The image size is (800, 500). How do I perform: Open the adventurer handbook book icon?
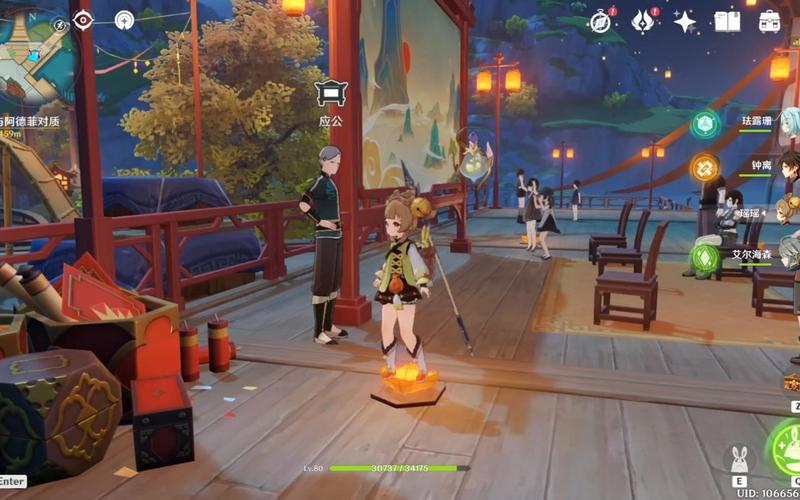728,22
